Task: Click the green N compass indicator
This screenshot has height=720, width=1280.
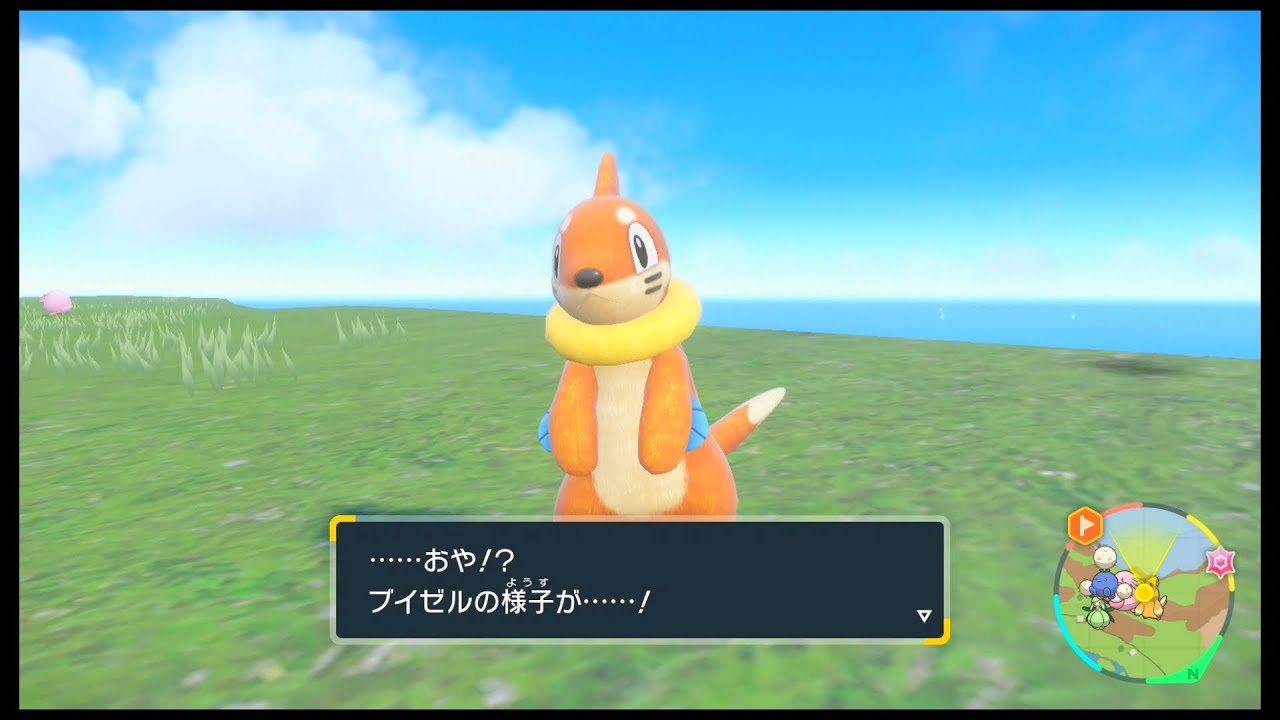Action: click(1192, 674)
